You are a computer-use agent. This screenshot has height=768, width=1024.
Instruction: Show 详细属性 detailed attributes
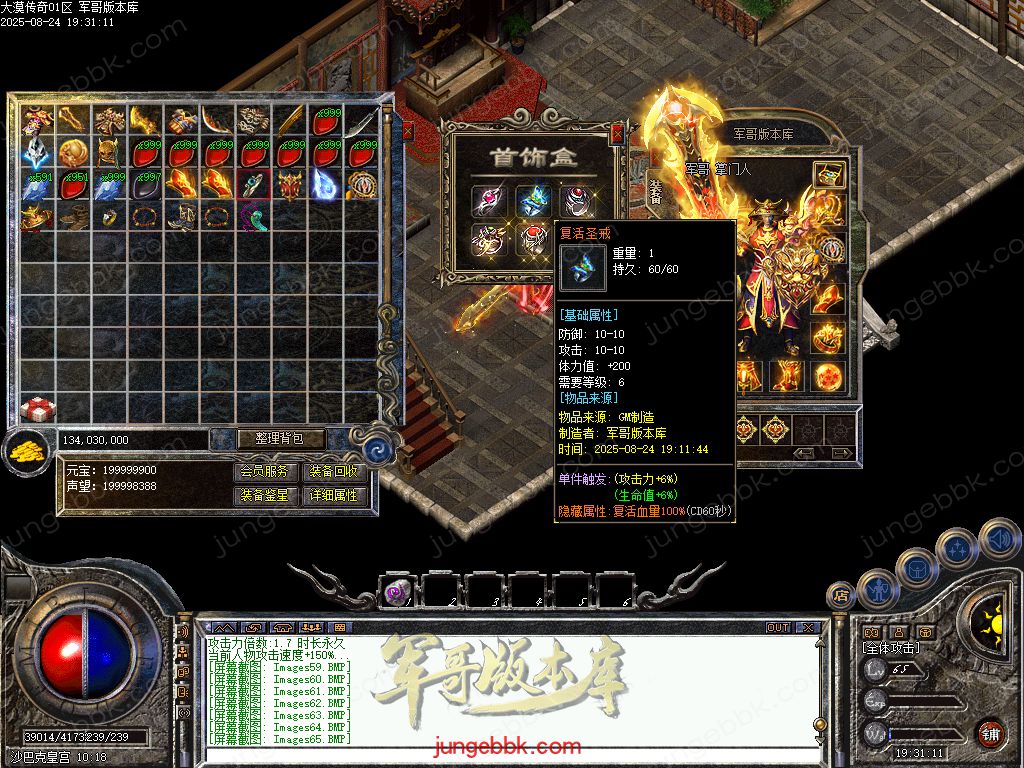tap(334, 495)
